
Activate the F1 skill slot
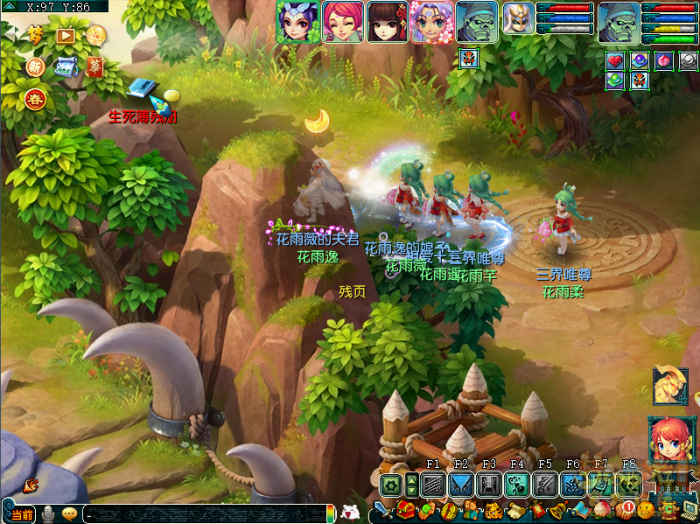click(x=433, y=485)
